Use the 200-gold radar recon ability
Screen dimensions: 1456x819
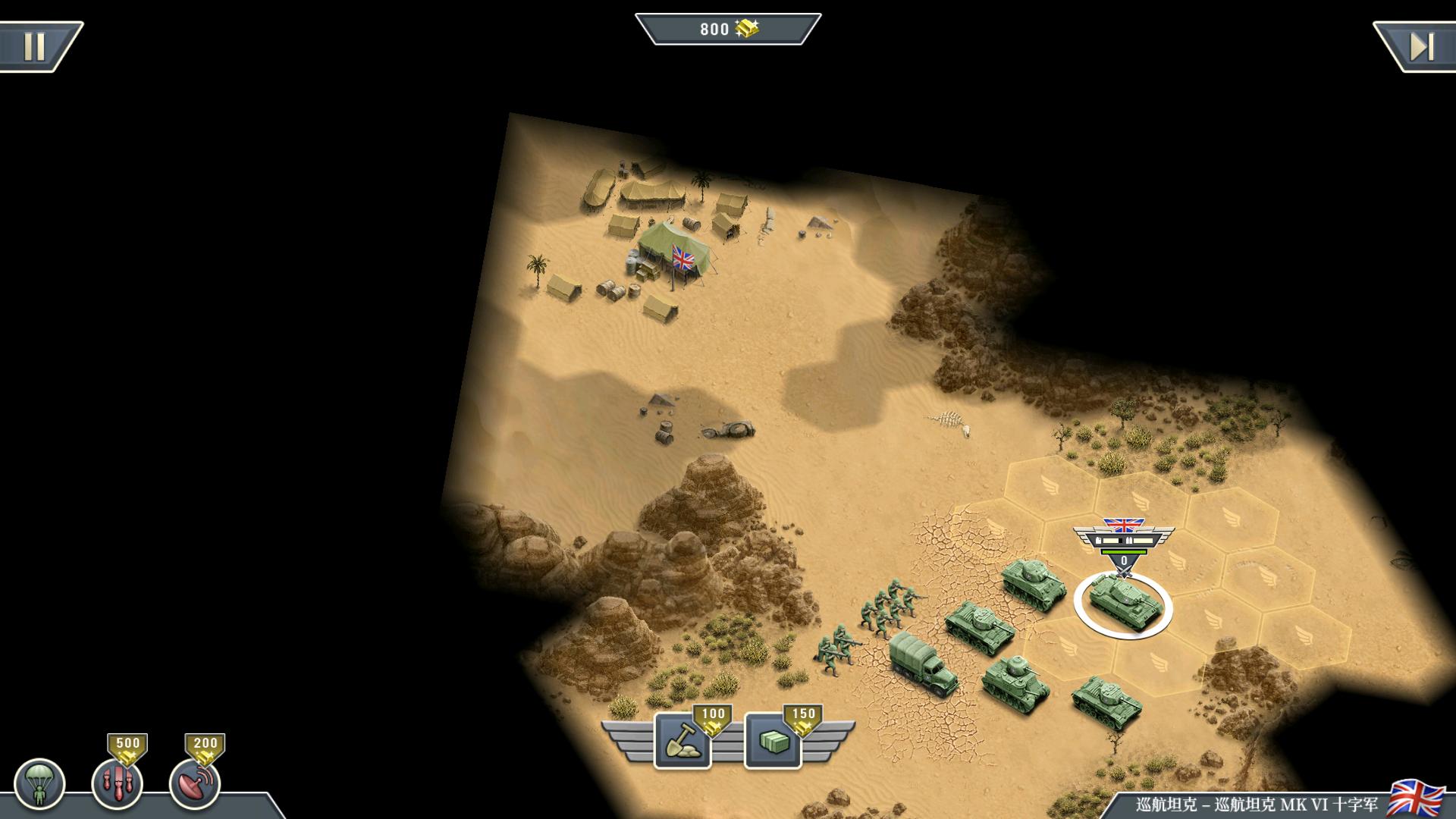click(x=195, y=783)
